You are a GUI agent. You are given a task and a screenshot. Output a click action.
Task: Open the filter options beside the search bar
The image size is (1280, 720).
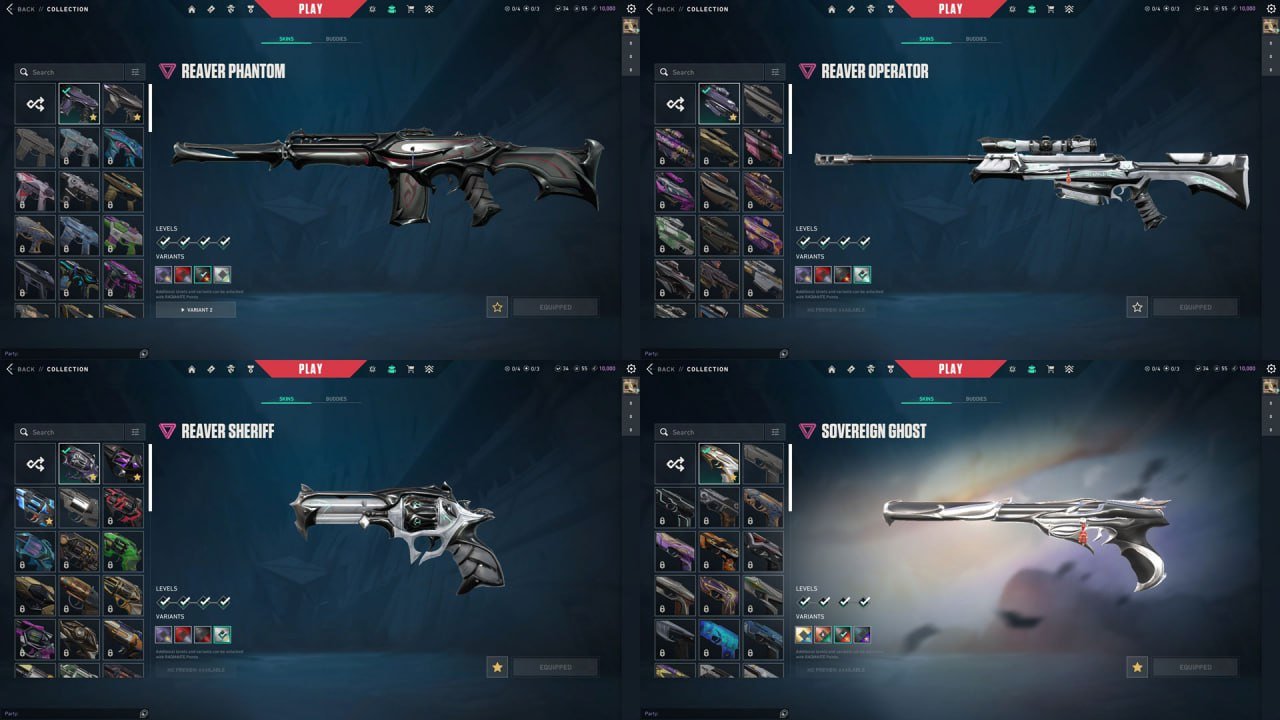[135, 72]
